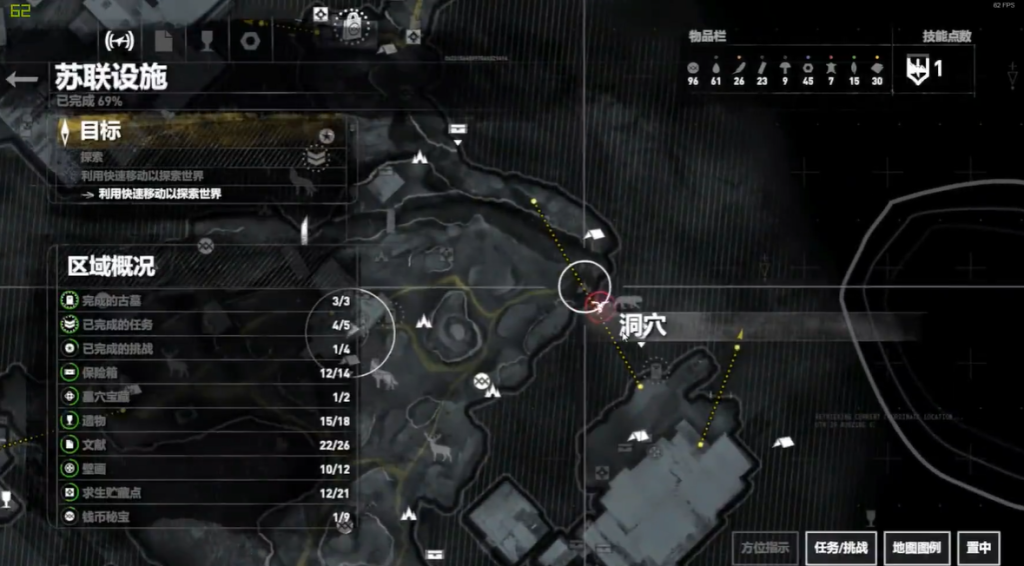The width and height of the screenshot is (1024, 566).
Task: Open the documents page tab
Action: (163, 41)
